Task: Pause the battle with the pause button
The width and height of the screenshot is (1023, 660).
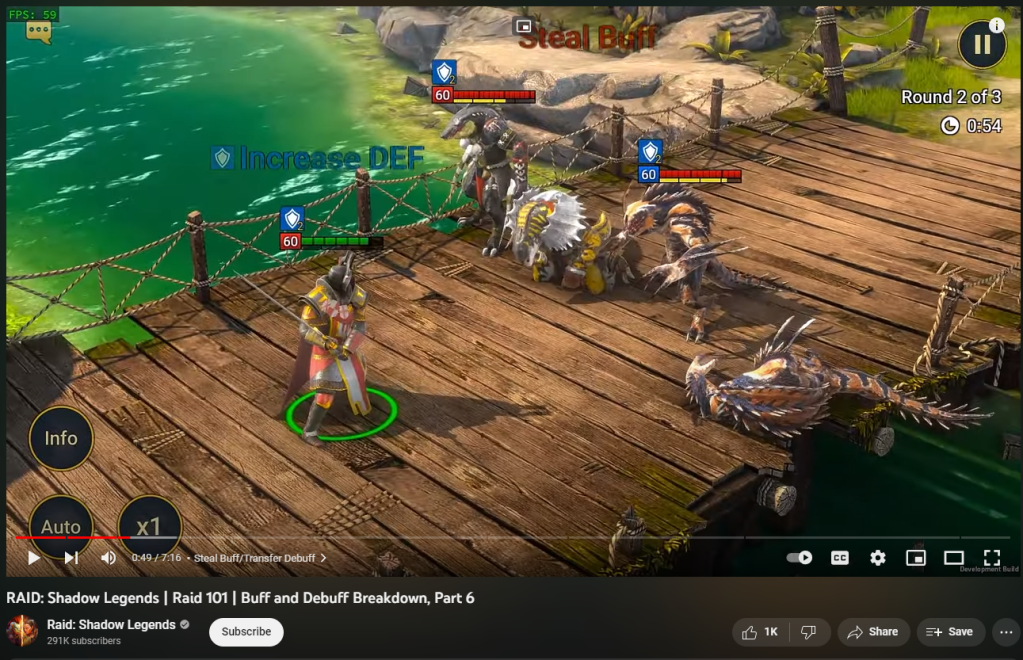Action: [x=981, y=45]
